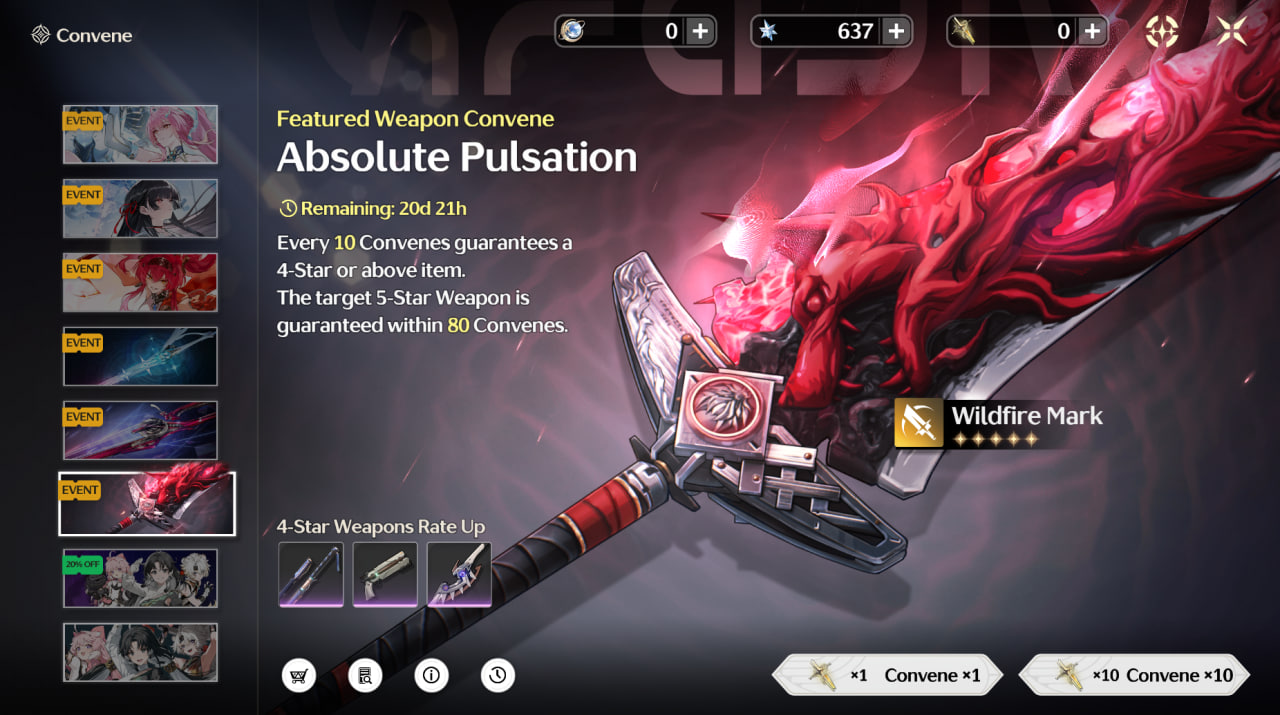1280x715 pixels.
Task: Switch to the red-haired character event banner
Action: 140,282
